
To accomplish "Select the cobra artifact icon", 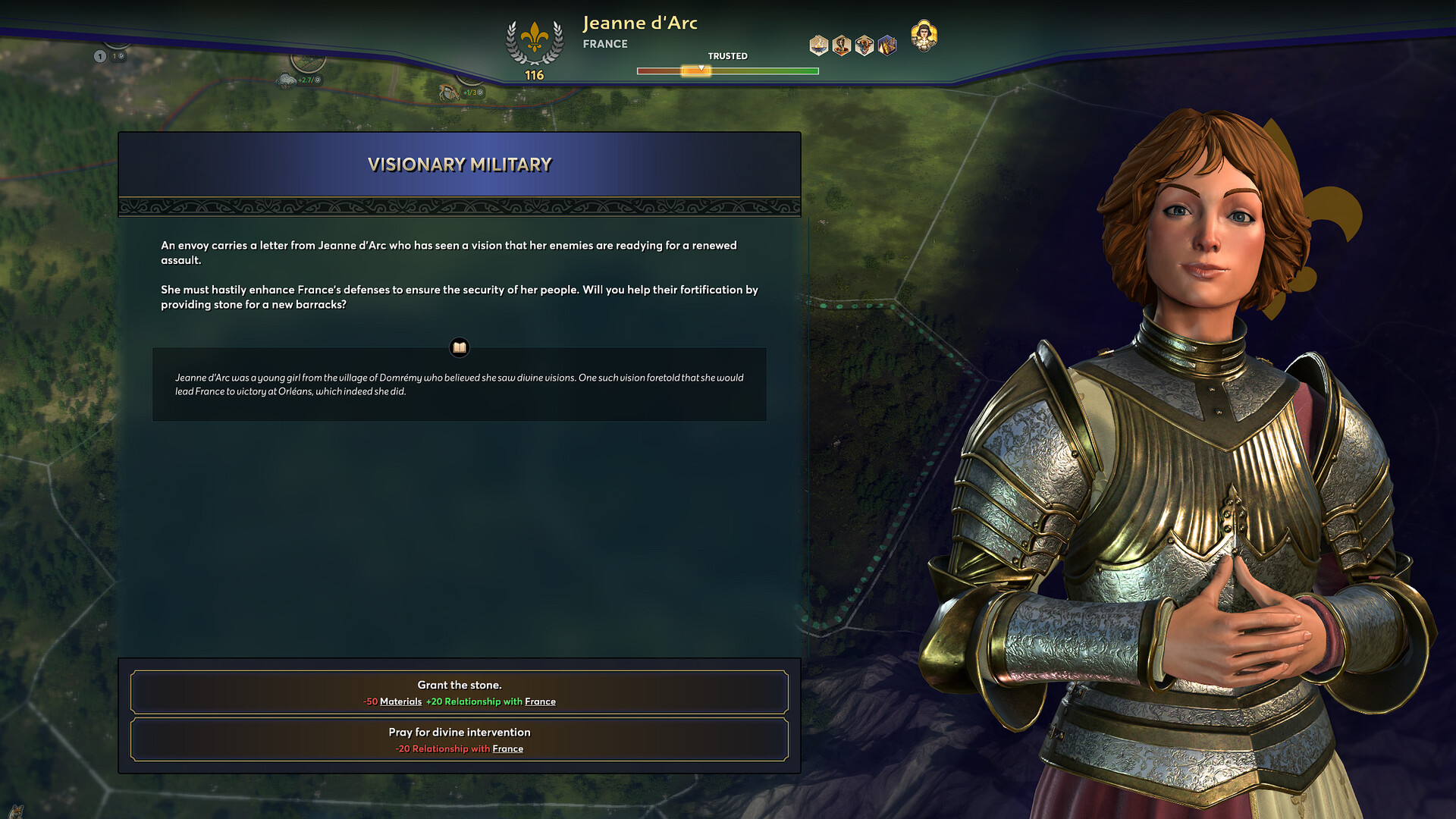I will pos(842,43).
